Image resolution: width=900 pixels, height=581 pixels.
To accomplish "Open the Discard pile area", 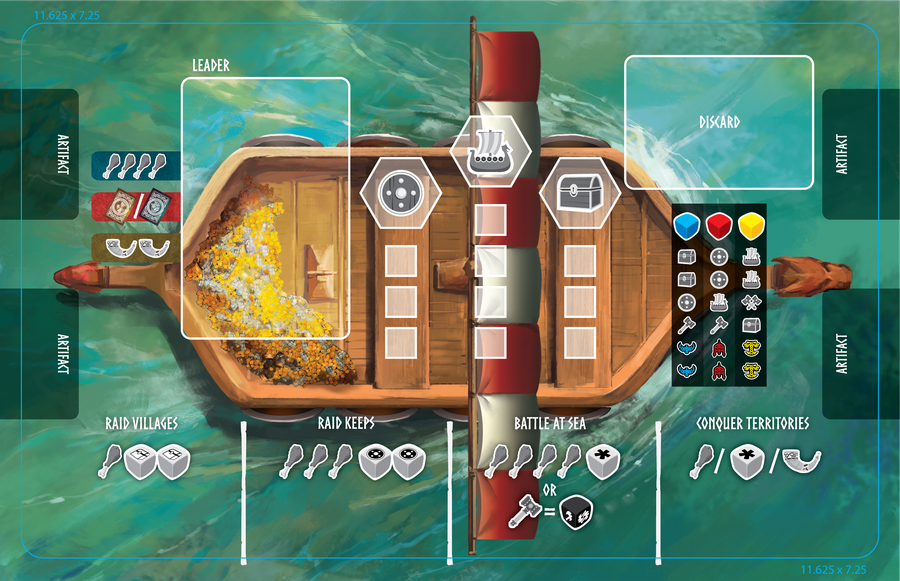I will pos(719,122).
